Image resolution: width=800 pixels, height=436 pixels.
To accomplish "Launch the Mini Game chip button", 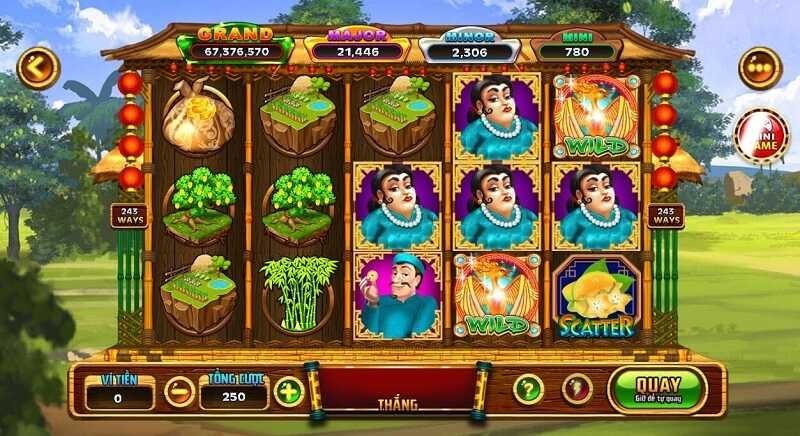I will point(761,137).
